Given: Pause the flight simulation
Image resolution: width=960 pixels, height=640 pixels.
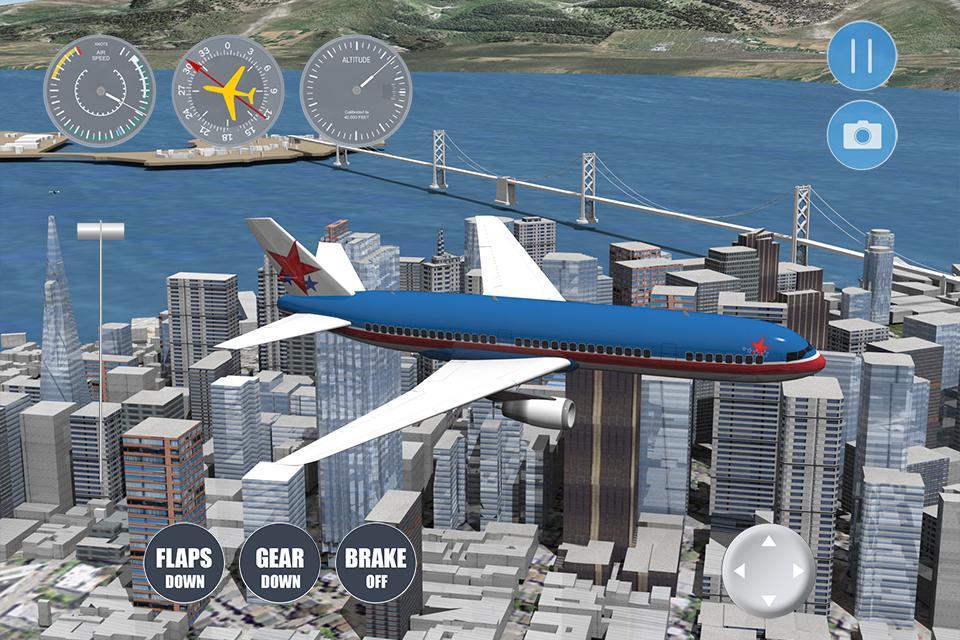Looking at the screenshot, I should [x=861, y=56].
